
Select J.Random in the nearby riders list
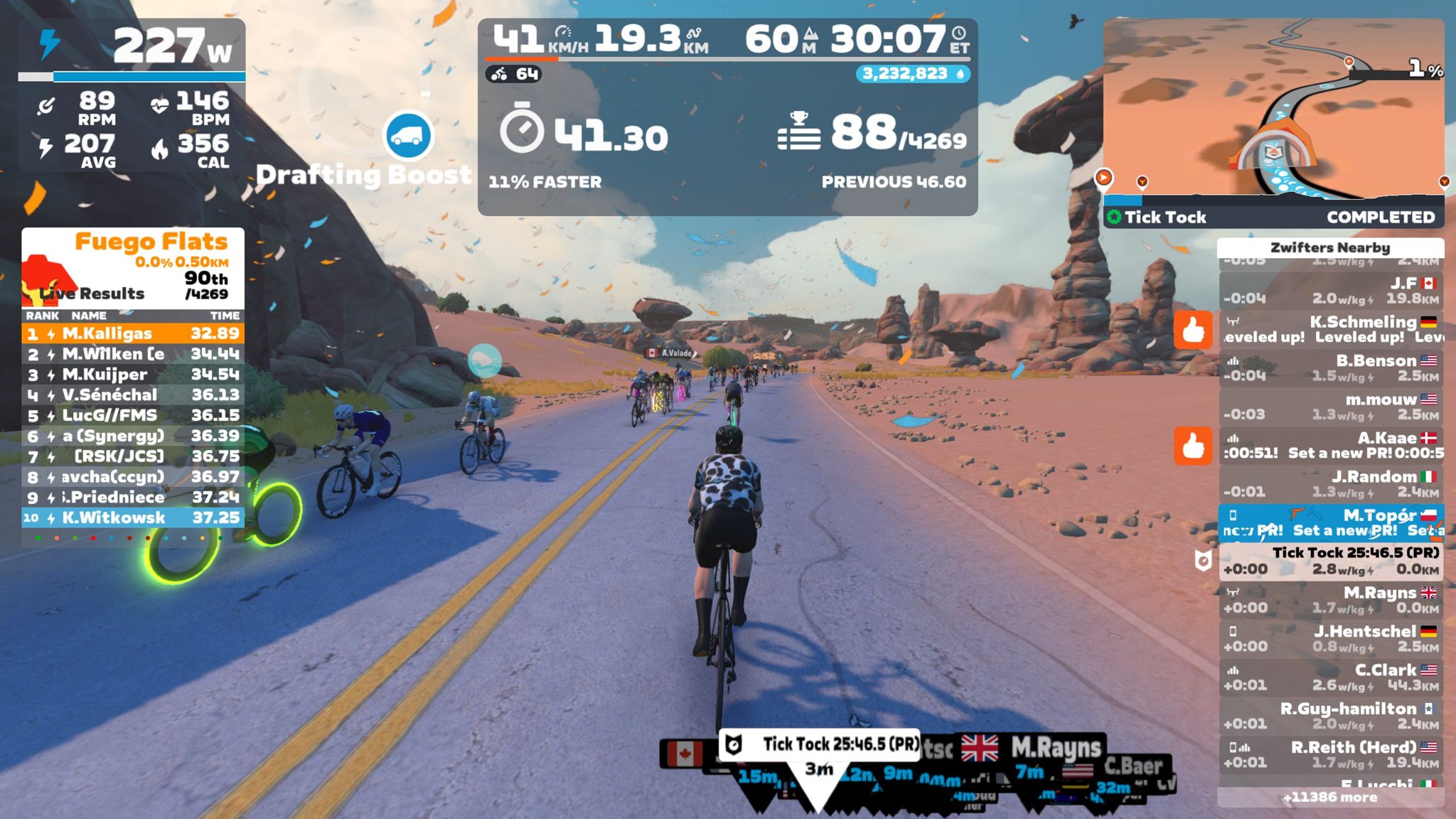1331,484
